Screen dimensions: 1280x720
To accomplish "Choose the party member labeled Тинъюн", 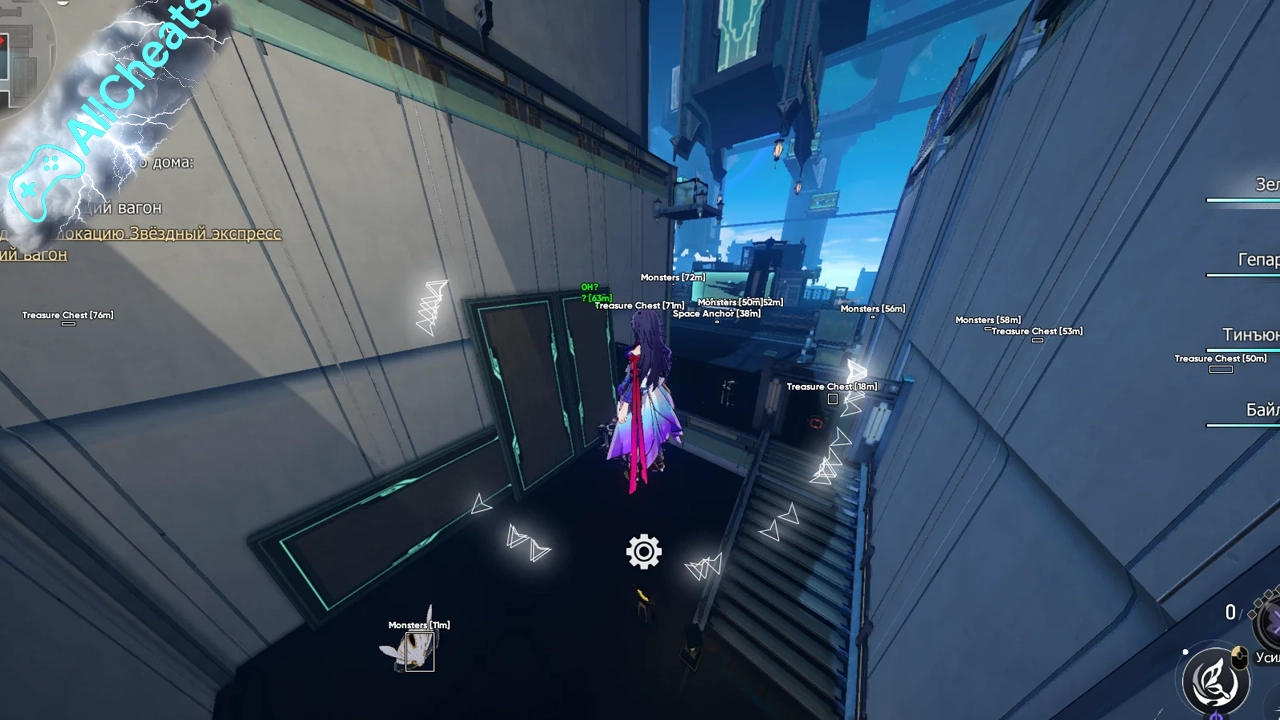I will coord(1250,335).
